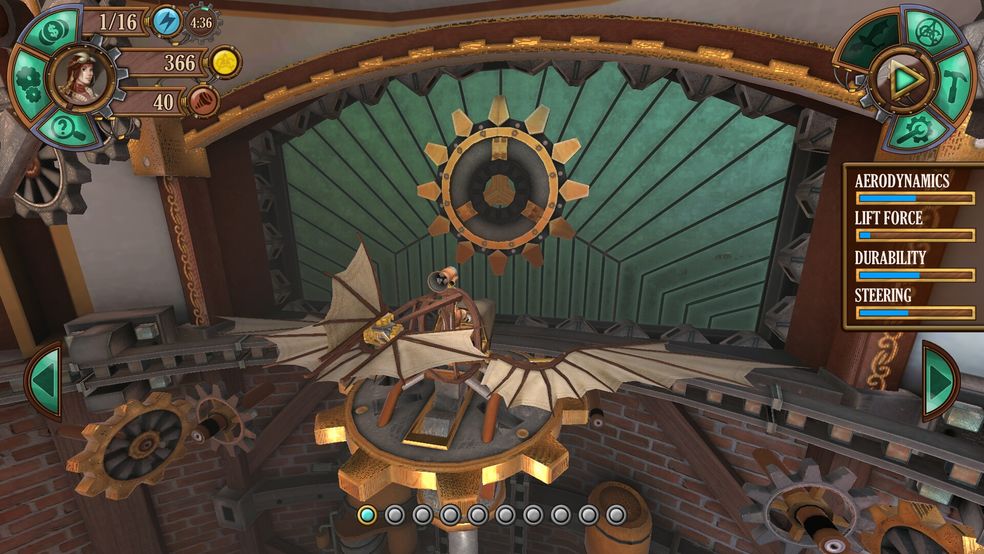This screenshot has height=554, width=984.
Task: Tap the blue lightning energy icon
Action: point(165,20)
